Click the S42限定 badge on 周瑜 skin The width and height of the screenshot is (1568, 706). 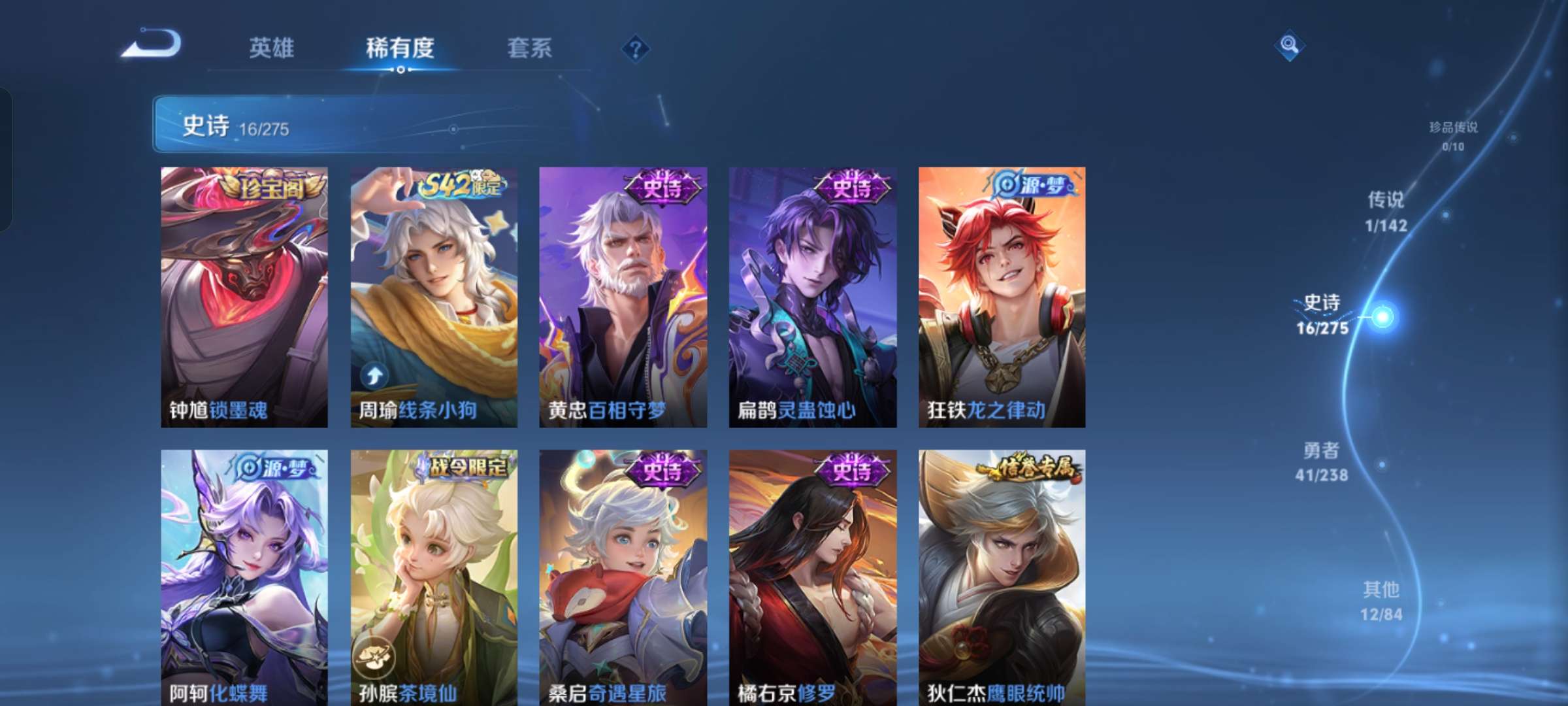(x=462, y=186)
